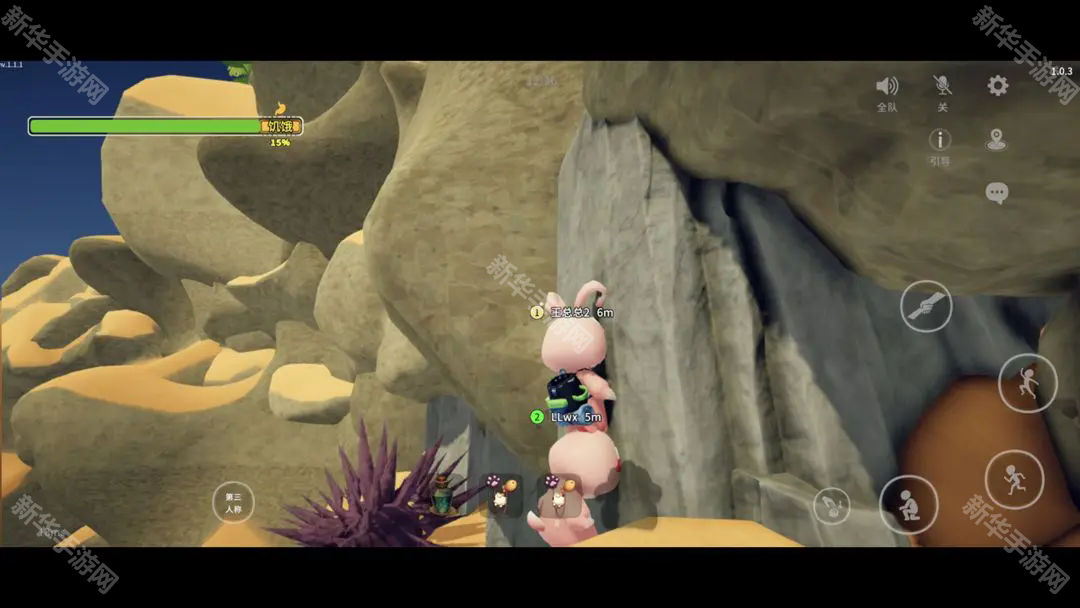
Task: Toggle the 全队 team voice speaker
Action: (x=887, y=87)
